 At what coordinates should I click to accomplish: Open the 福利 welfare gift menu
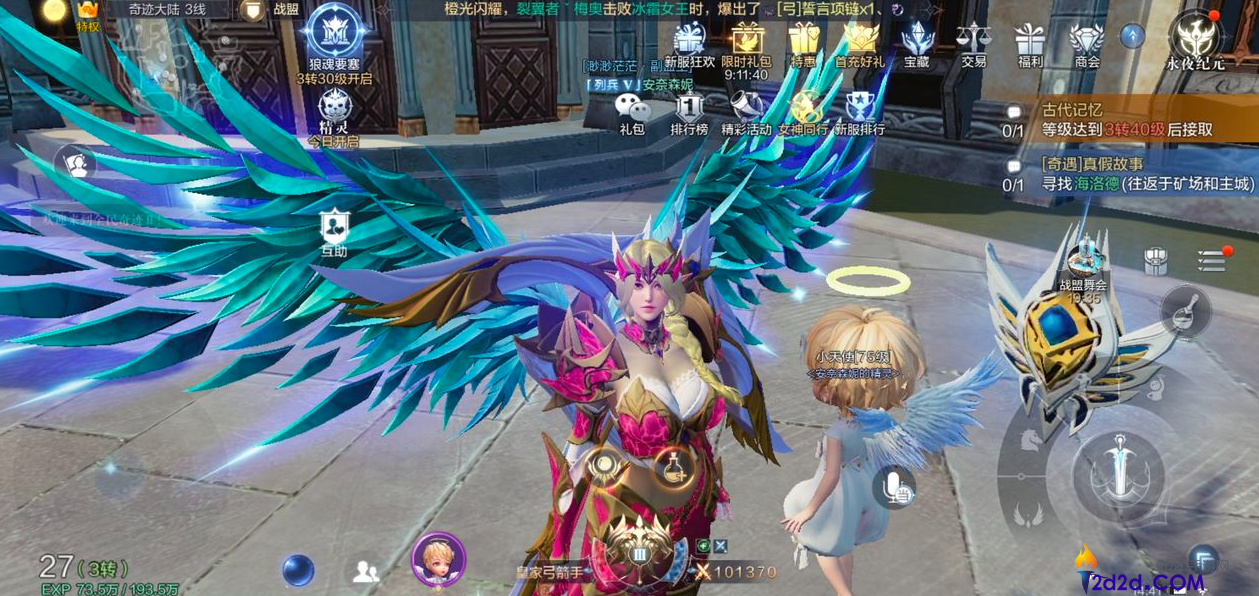click(1030, 44)
